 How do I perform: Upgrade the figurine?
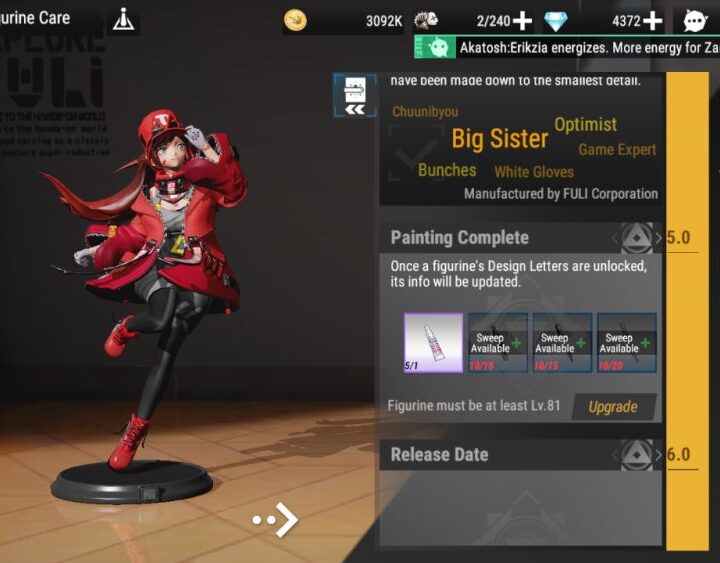pyautogui.click(x=613, y=407)
